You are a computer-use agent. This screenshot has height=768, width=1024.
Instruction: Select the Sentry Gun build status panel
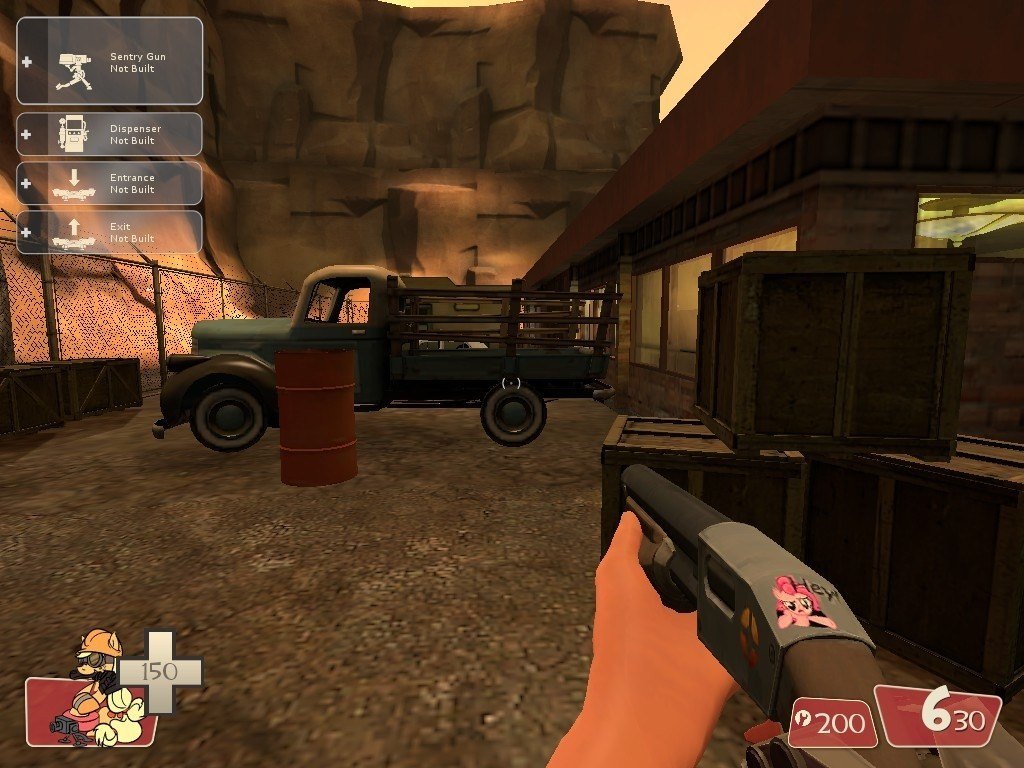tap(110, 61)
